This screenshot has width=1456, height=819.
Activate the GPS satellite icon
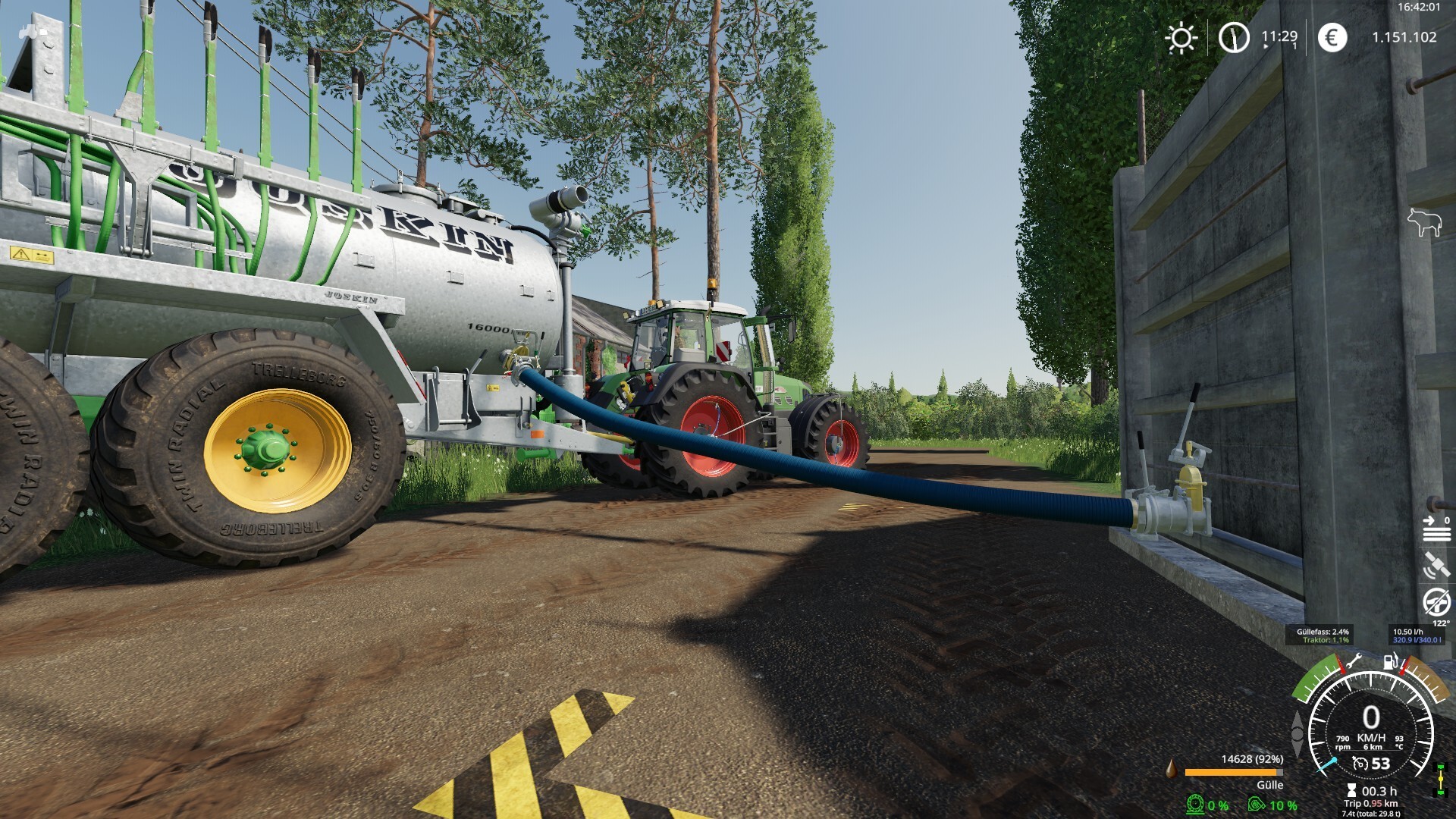[x=1436, y=566]
